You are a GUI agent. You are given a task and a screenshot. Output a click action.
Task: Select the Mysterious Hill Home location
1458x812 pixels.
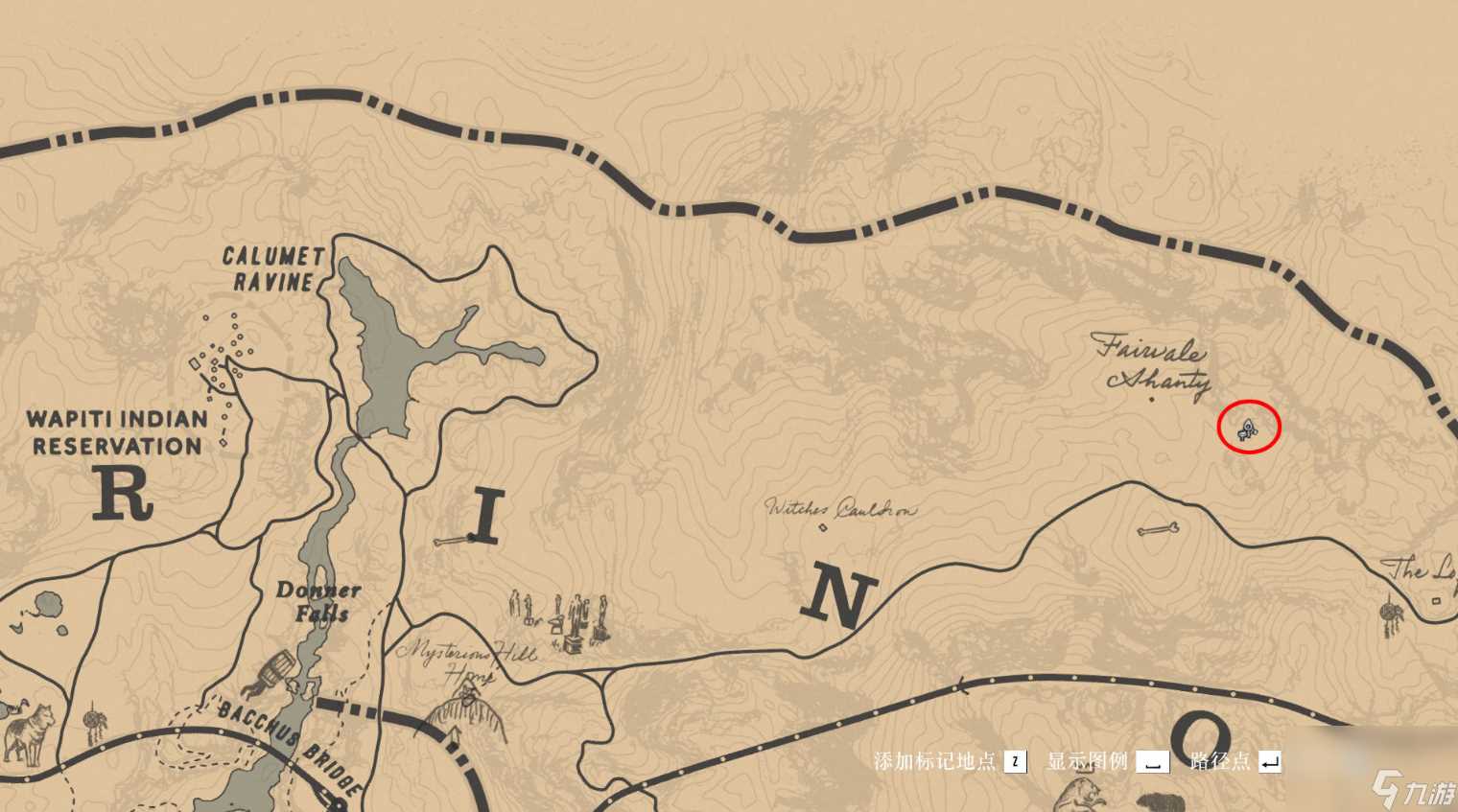point(466,661)
